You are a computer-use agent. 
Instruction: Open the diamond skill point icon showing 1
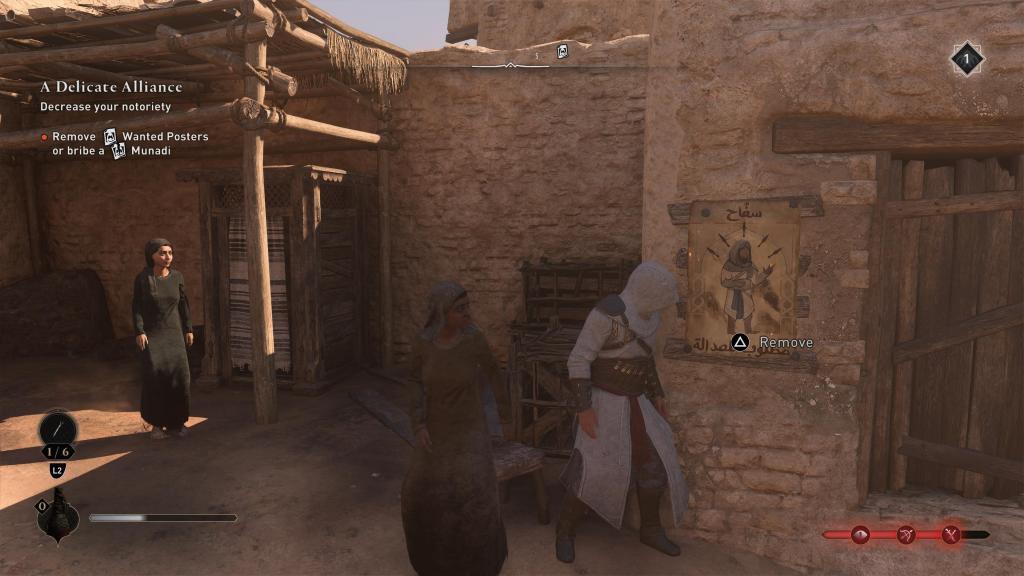coord(966,59)
